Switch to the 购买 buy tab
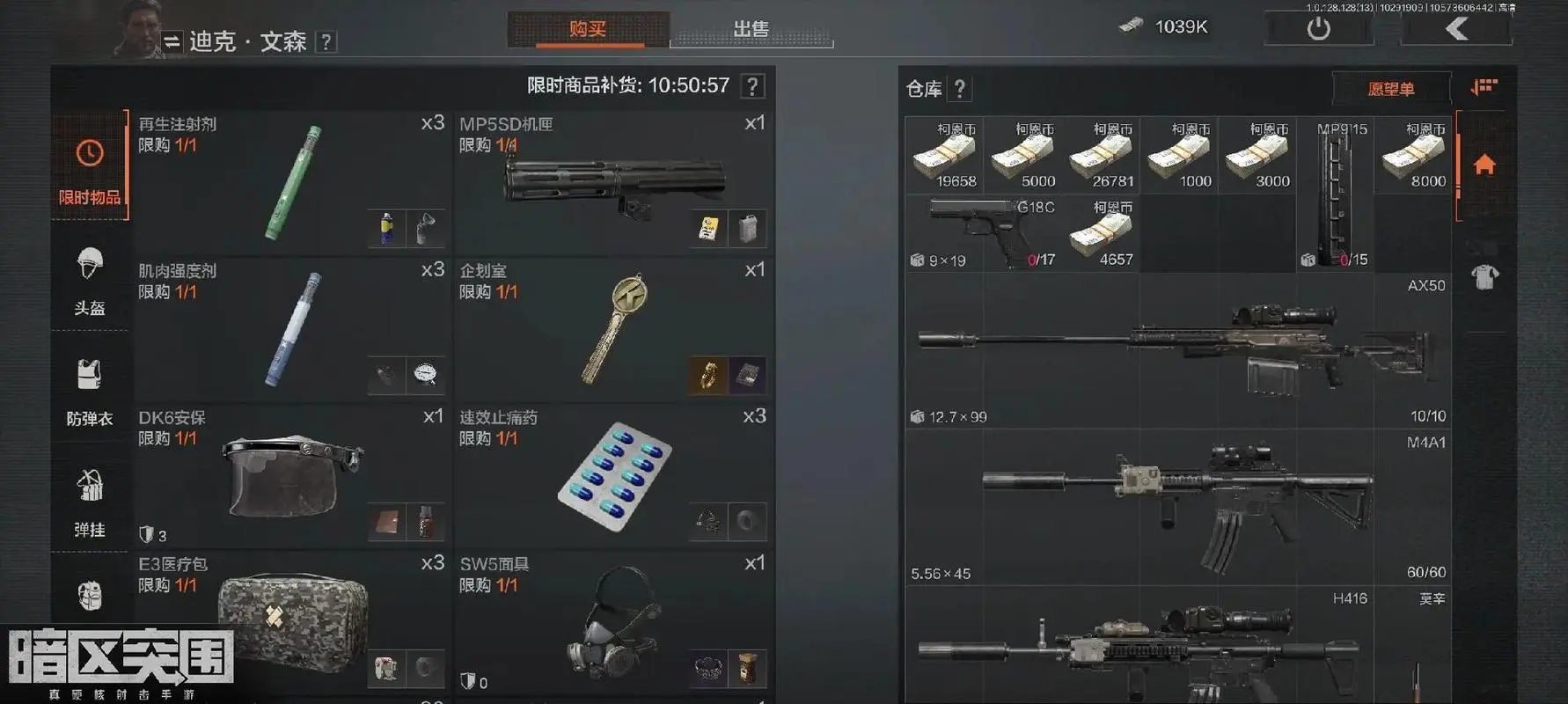The image size is (1568, 704). [x=587, y=29]
